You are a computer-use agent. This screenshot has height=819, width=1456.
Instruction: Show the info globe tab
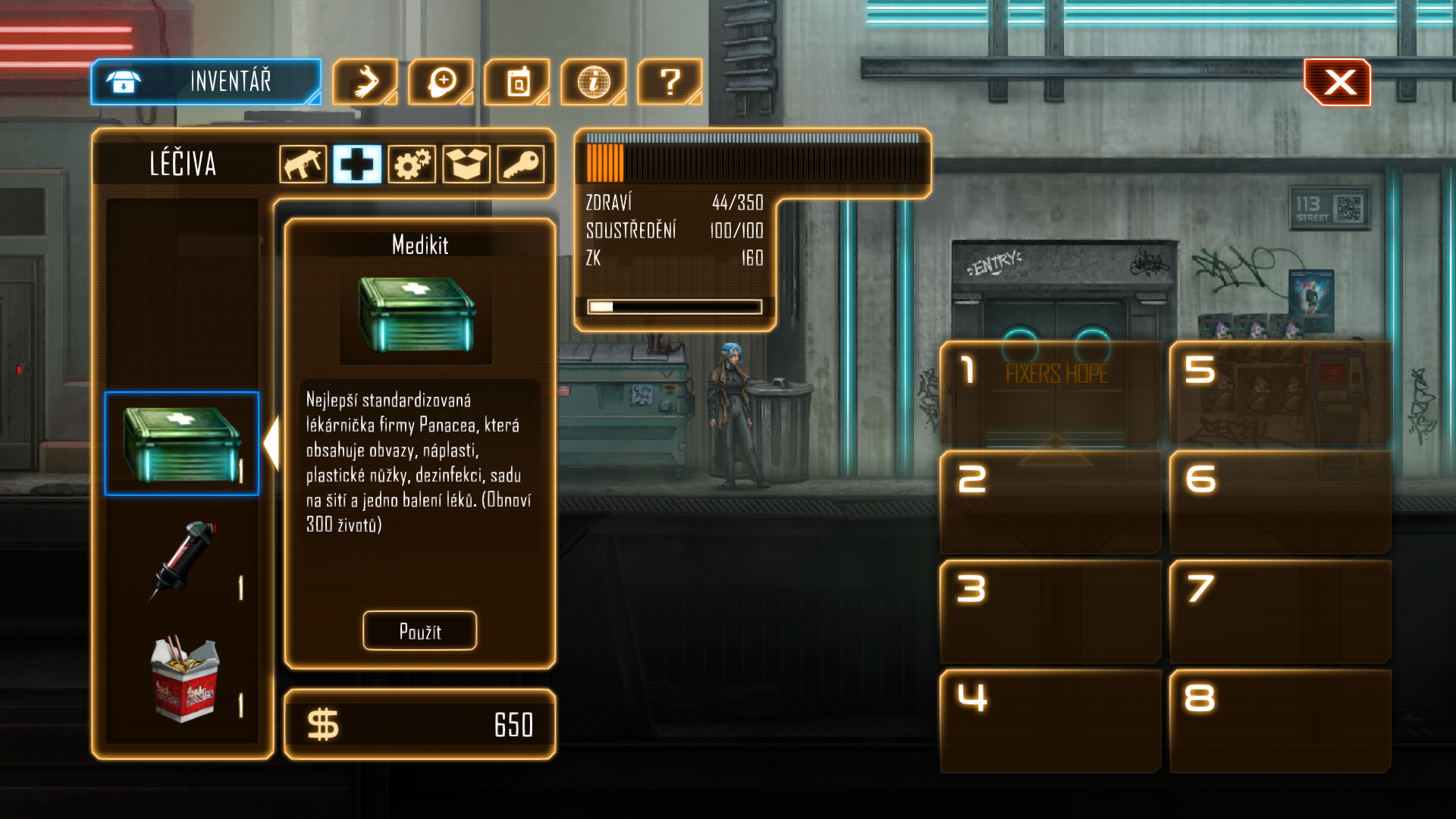point(593,82)
